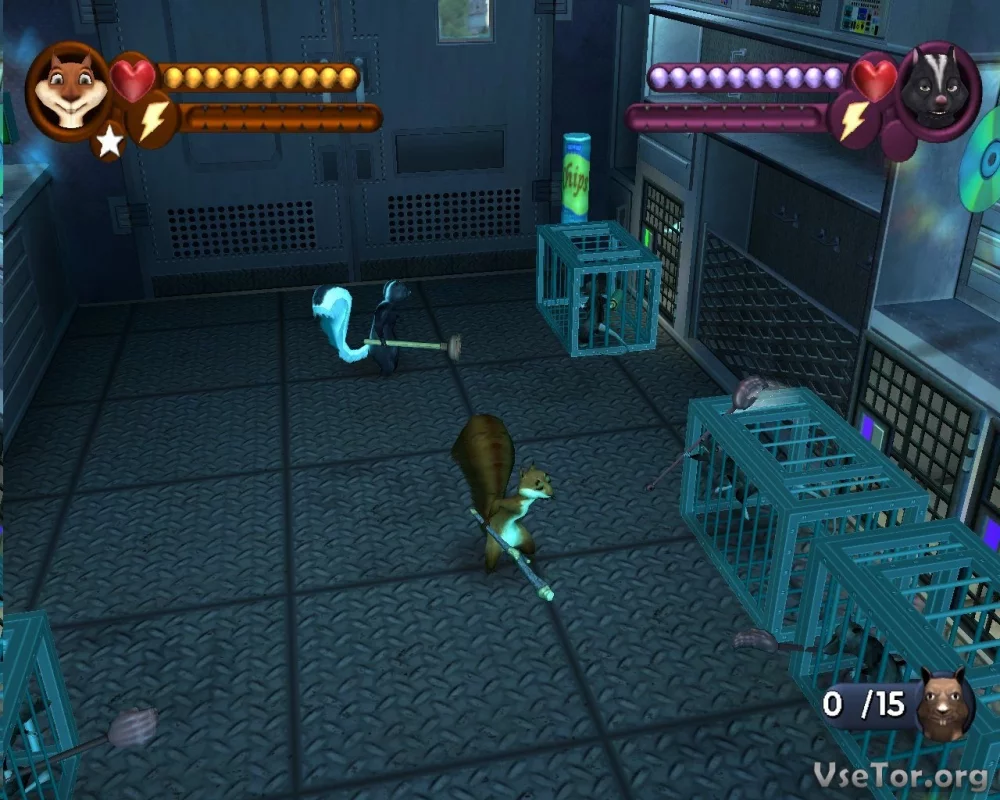
Task: Select the animal icon beside the 0/15 counter
Action: pos(945,706)
